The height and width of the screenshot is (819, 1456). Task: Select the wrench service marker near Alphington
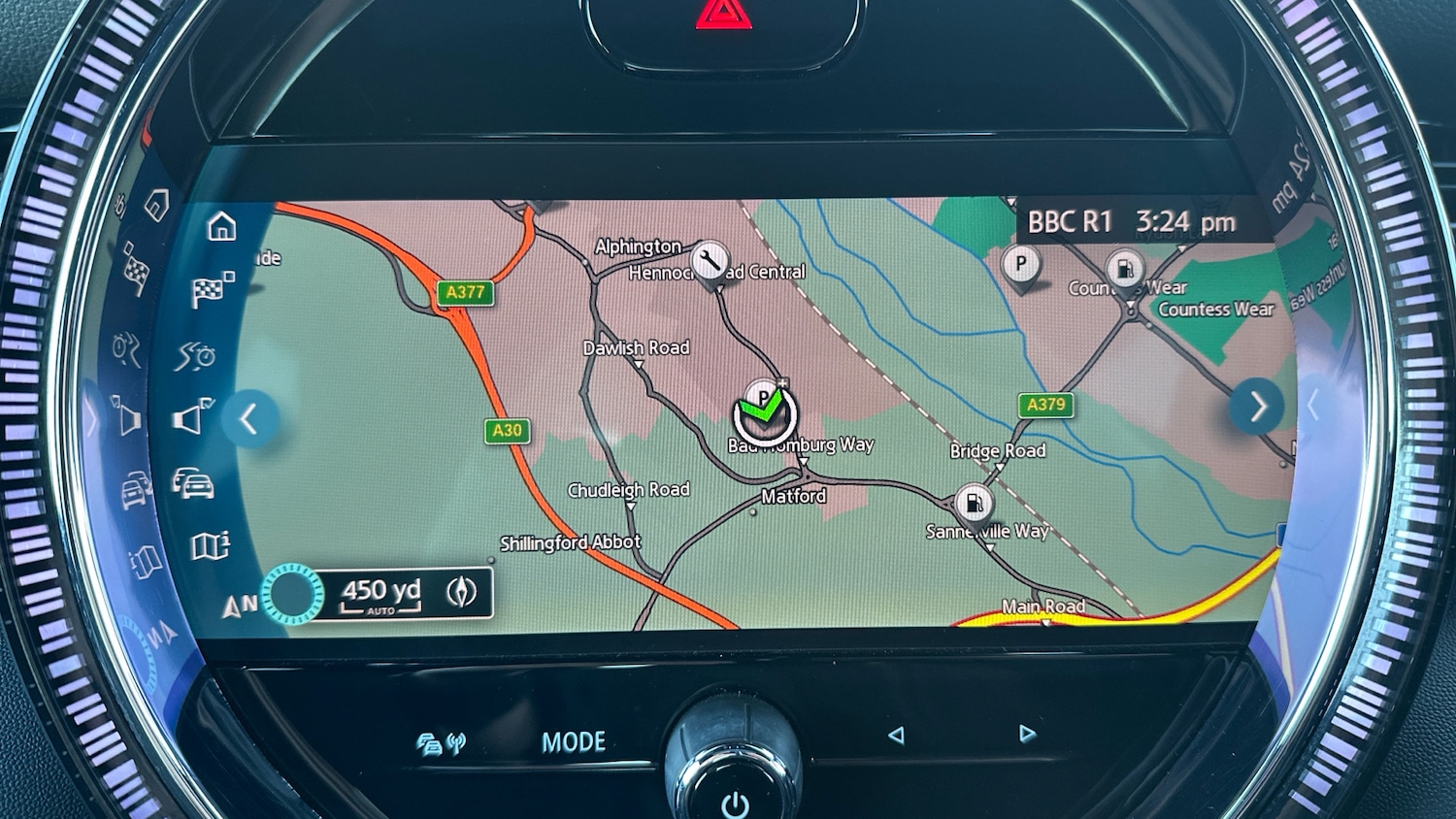point(711,259)
